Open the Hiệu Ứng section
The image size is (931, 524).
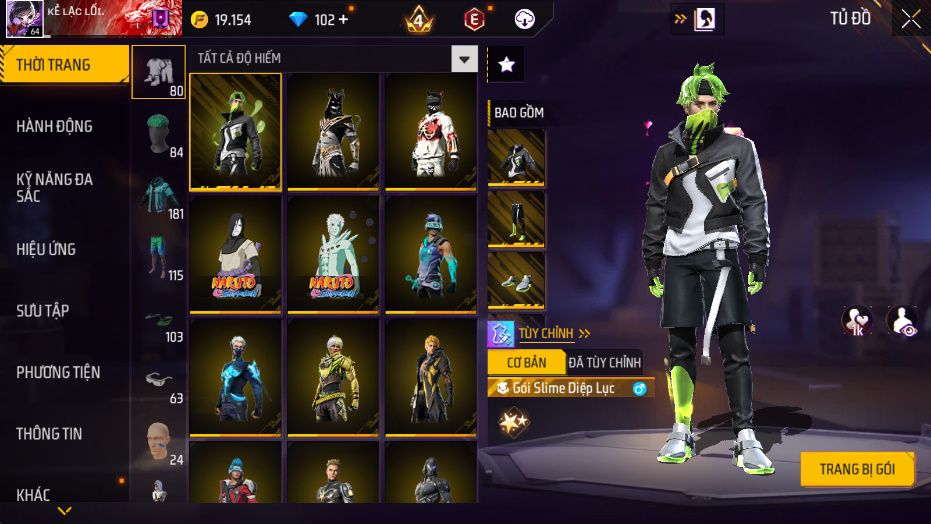pos(46,249)
